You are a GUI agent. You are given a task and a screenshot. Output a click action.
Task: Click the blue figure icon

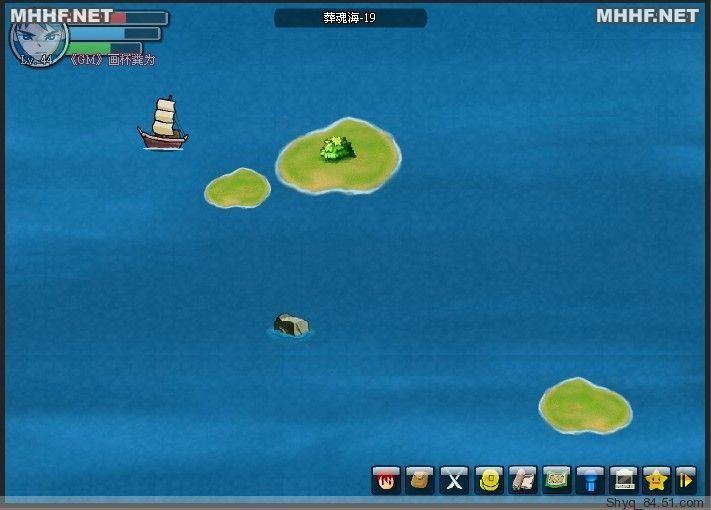click(591, 480)
